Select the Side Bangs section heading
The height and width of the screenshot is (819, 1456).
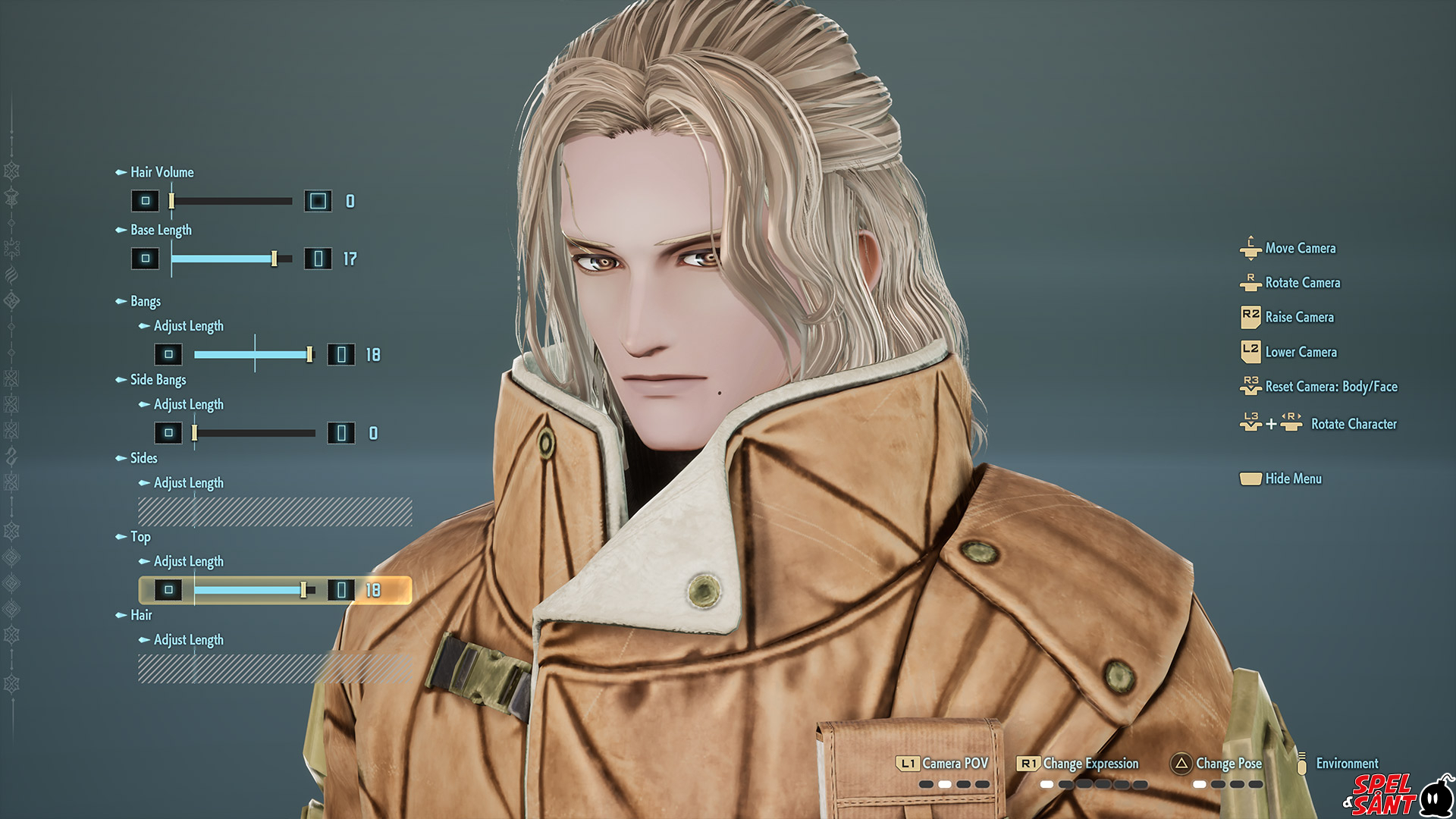[x=158, y=379]
